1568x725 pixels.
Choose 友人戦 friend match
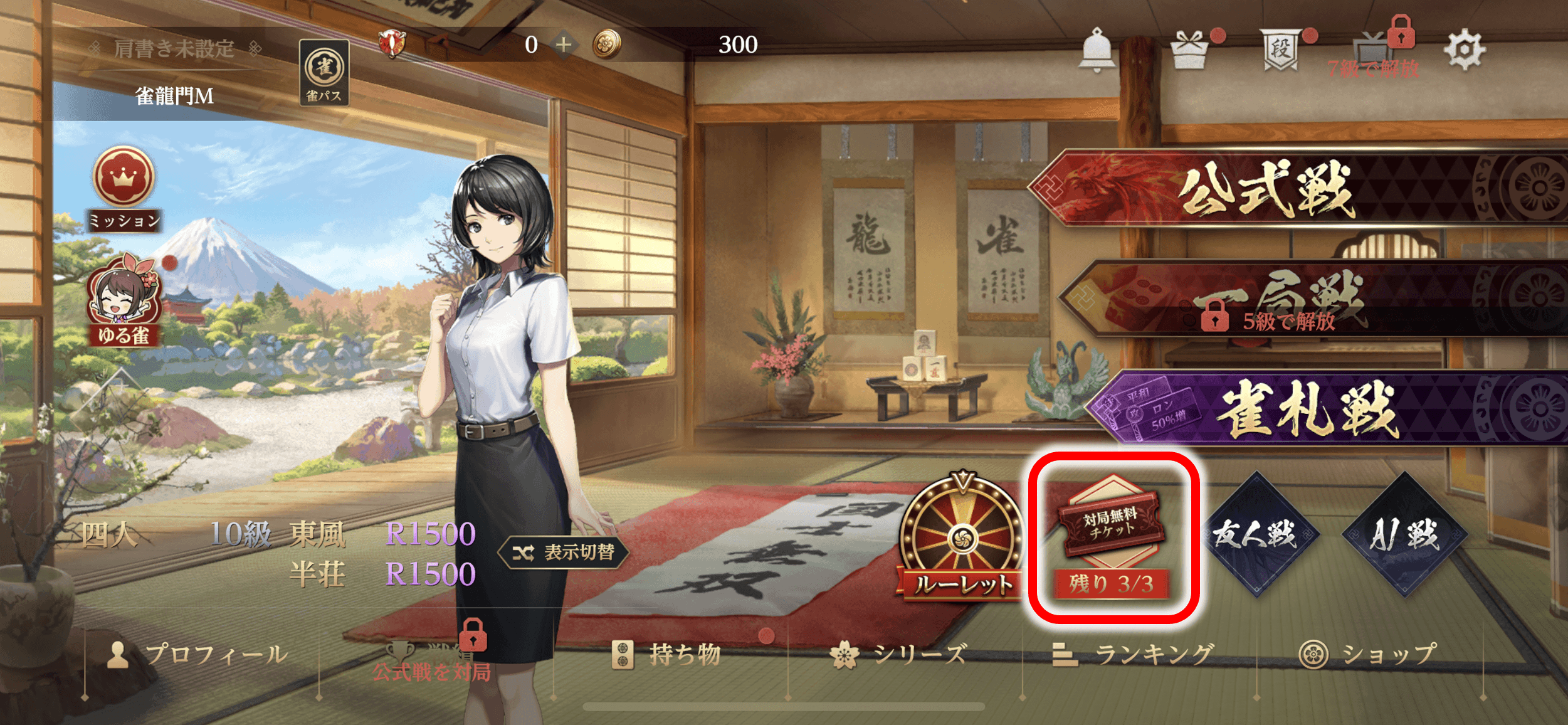click(1256, 534)
